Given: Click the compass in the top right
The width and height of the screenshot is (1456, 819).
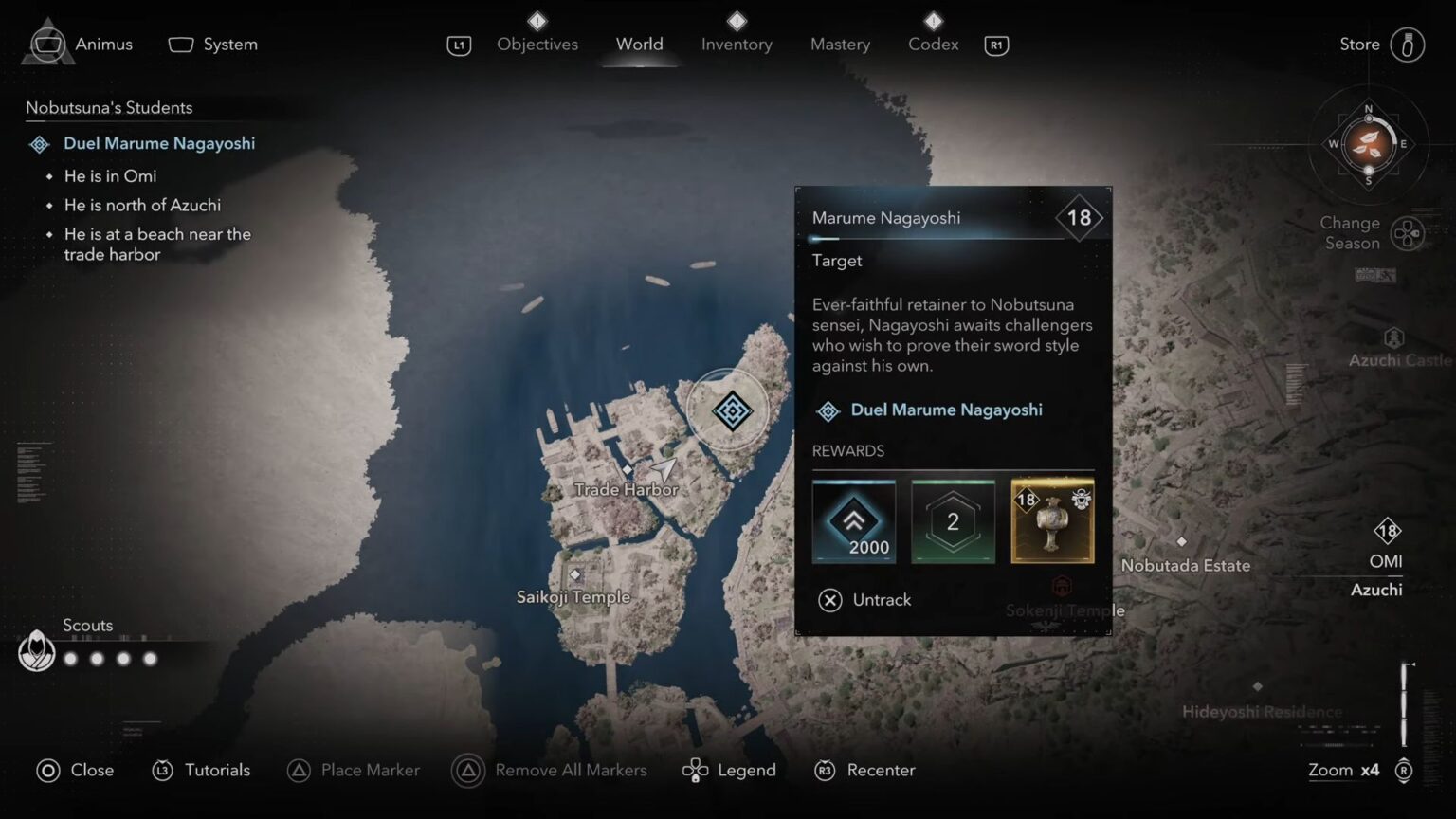Looking at the screenshot, I should click(x=1368, y=145).
